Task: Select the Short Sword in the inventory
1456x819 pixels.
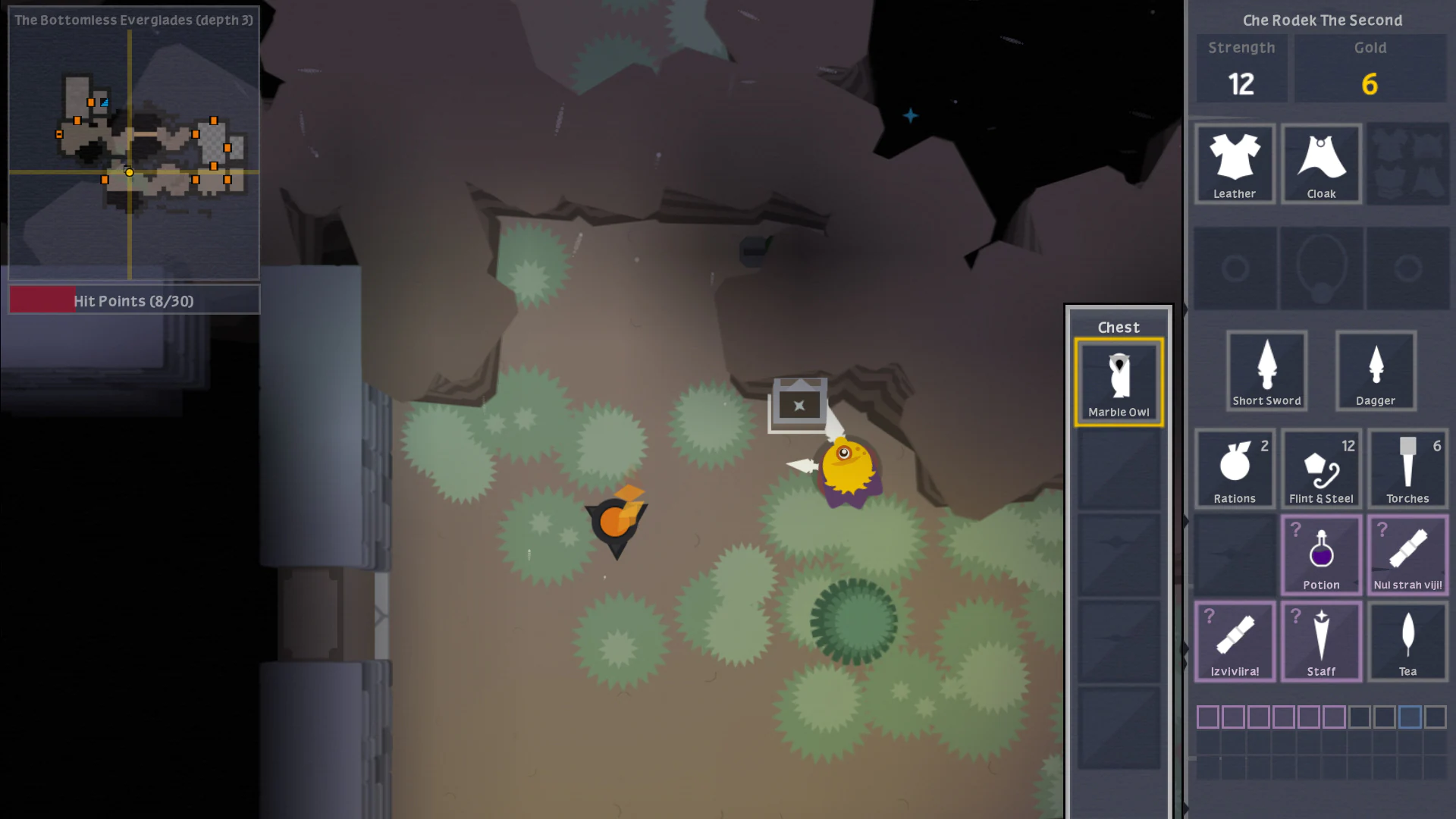Action: 1266,371
